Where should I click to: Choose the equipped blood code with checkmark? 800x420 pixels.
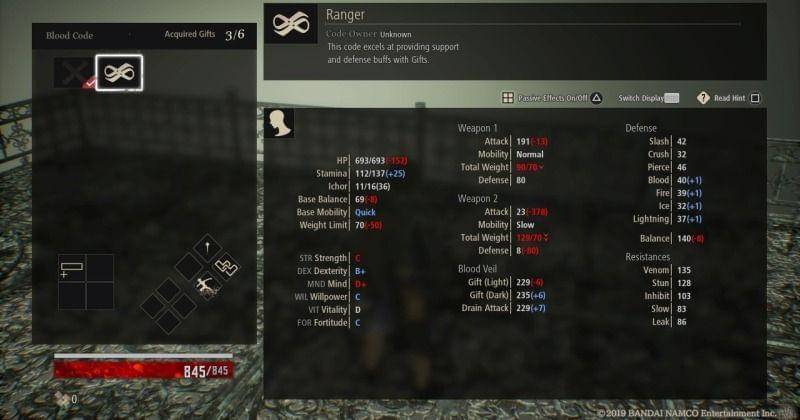[x=73, y=73]
